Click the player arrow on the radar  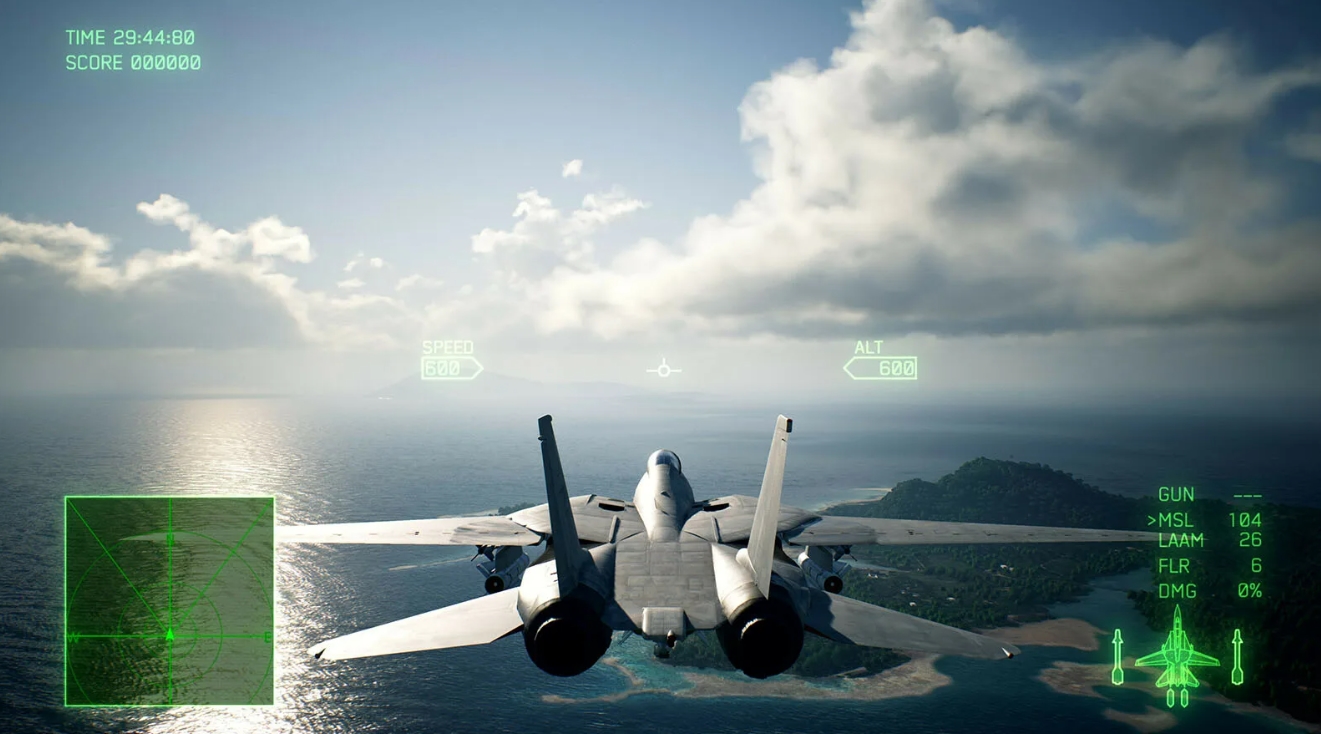170,632
